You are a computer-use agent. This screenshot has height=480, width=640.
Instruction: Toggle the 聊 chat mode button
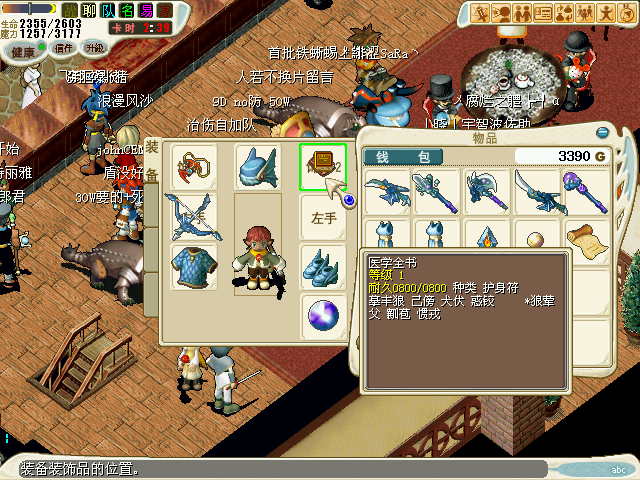[87, 10]
